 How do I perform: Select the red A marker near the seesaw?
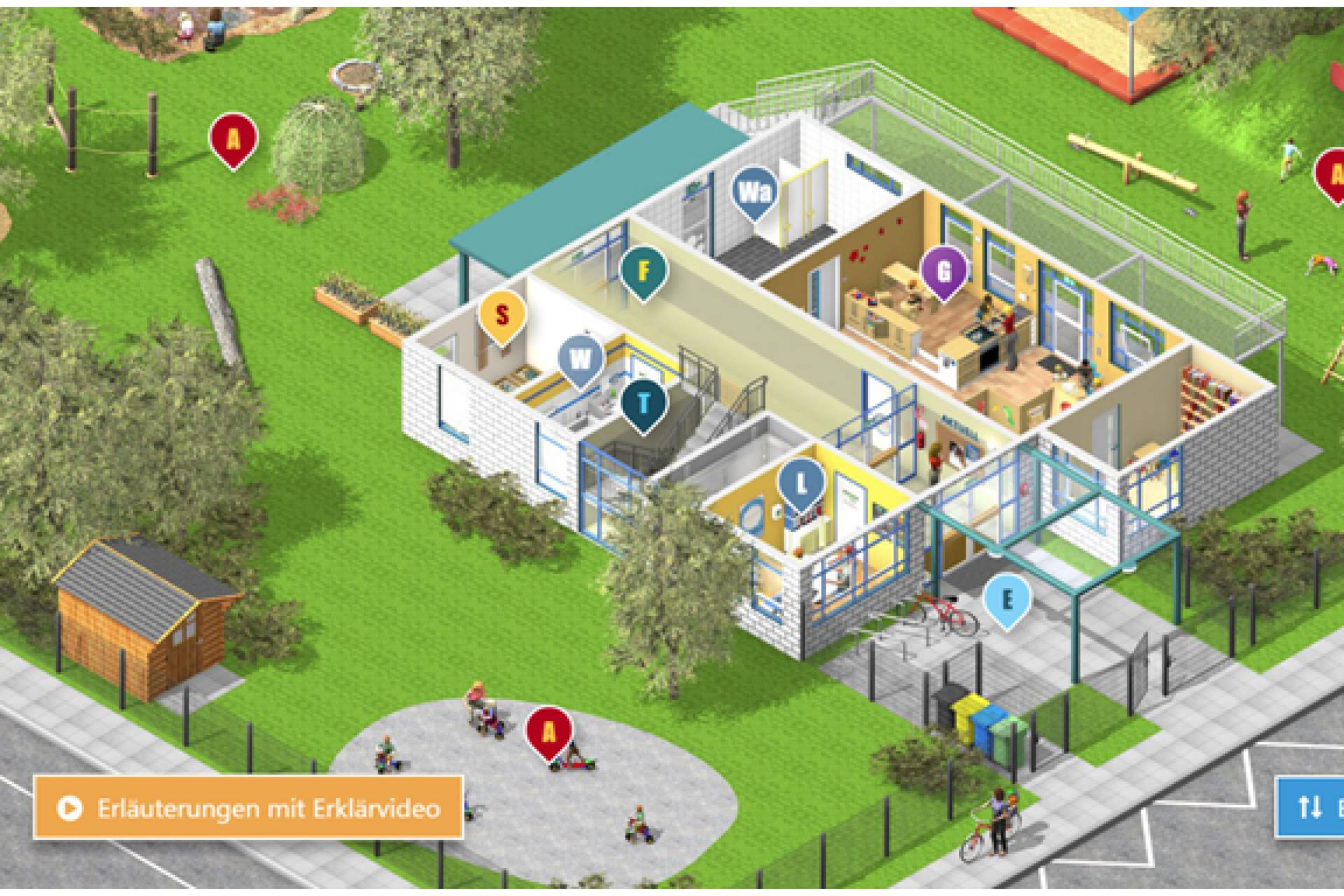click(x=1333, y=174)
